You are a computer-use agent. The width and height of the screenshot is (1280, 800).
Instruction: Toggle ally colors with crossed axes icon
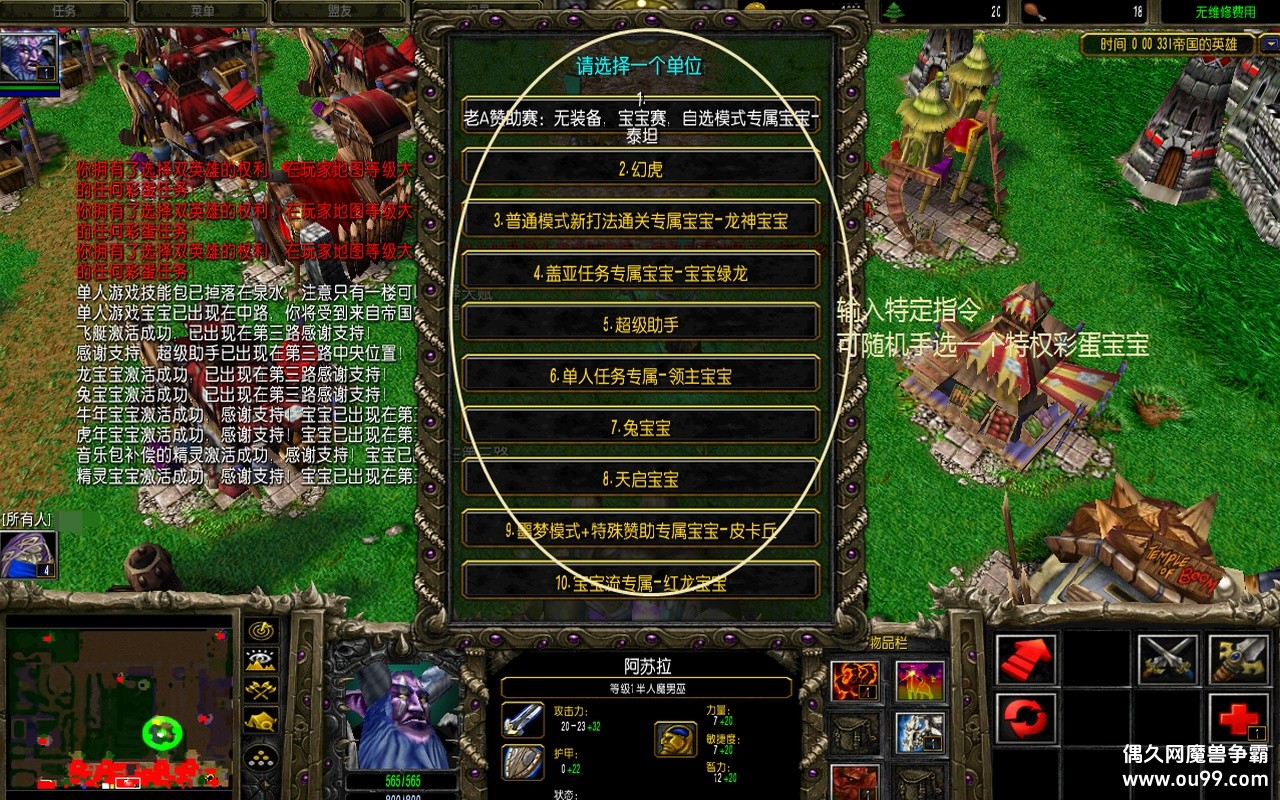click(x=260, y=691)
